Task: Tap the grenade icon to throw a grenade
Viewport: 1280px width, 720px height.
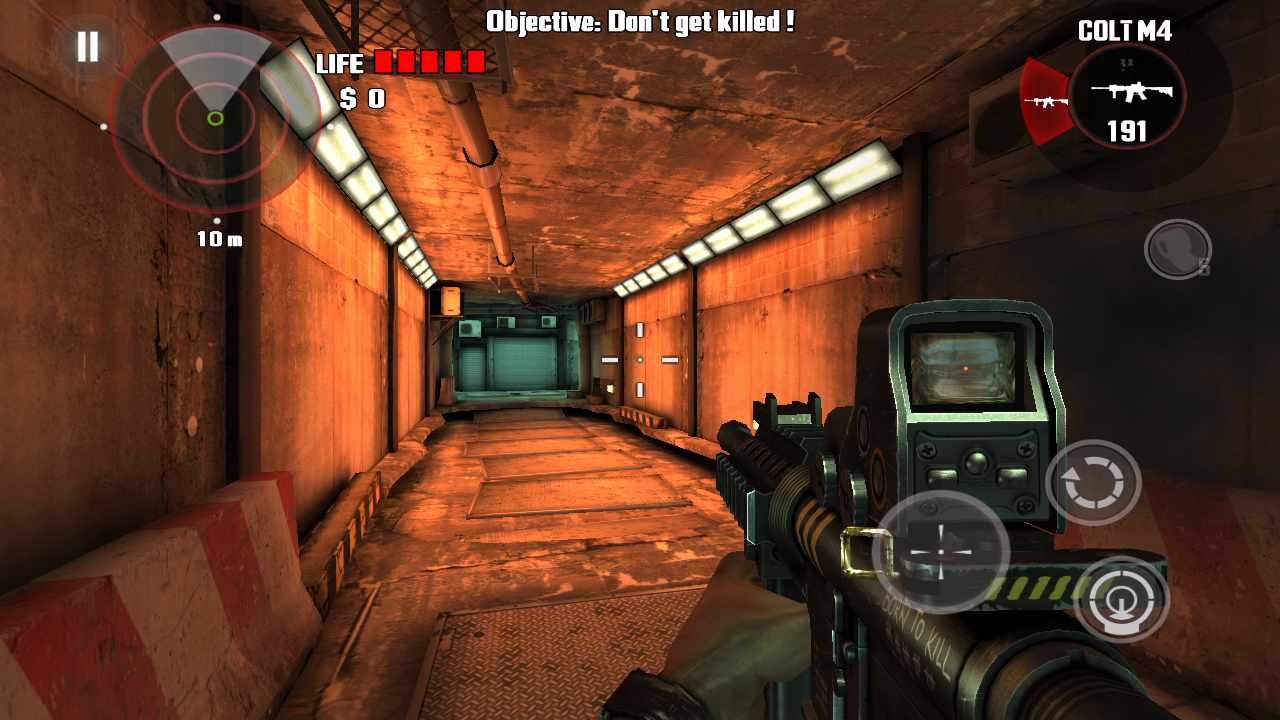Action: (1176, 247)
